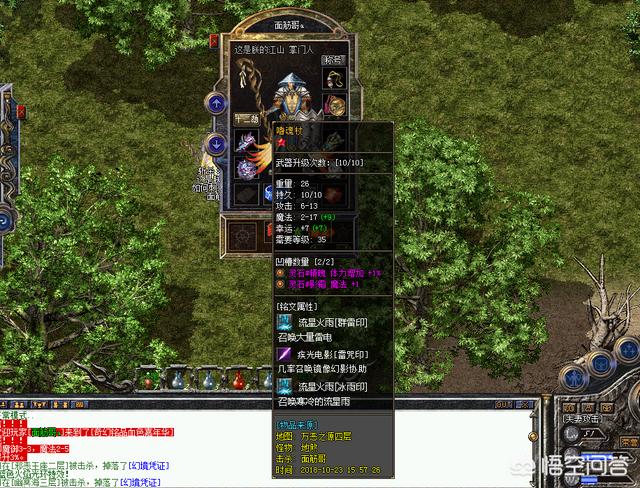Click the up arrow round button

point(215,102)
